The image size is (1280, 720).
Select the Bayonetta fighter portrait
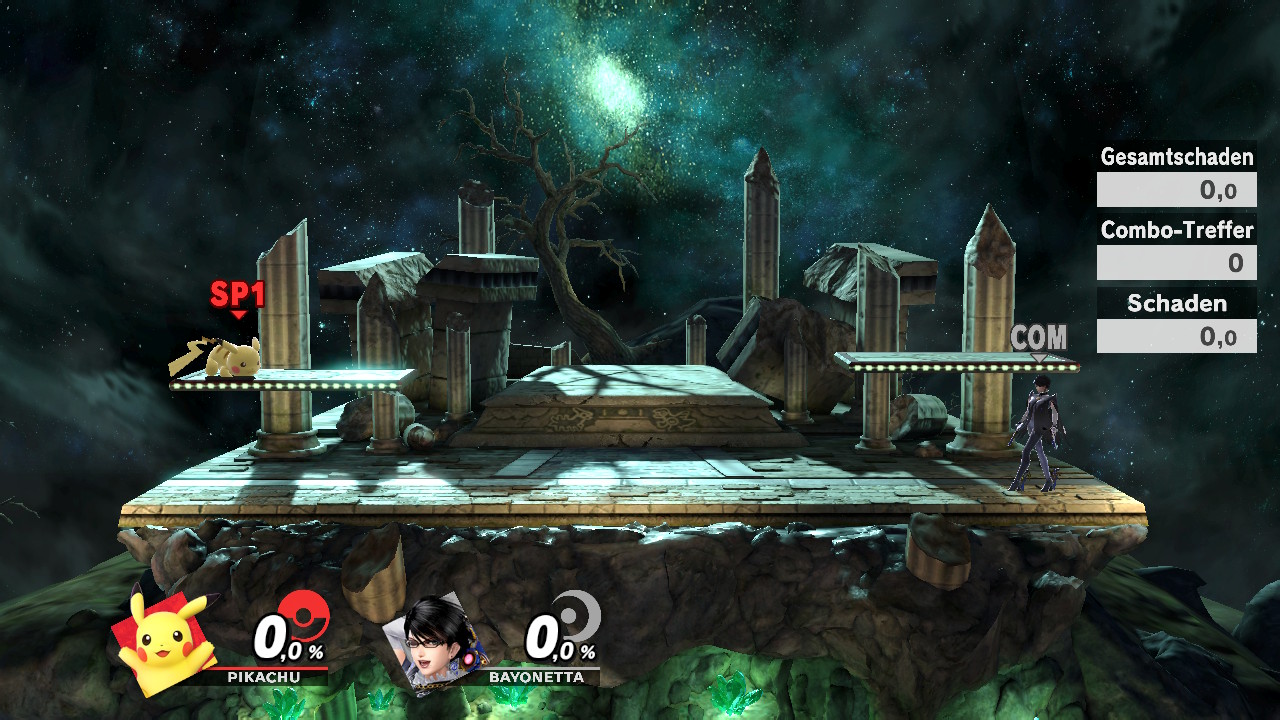[435, 640]
